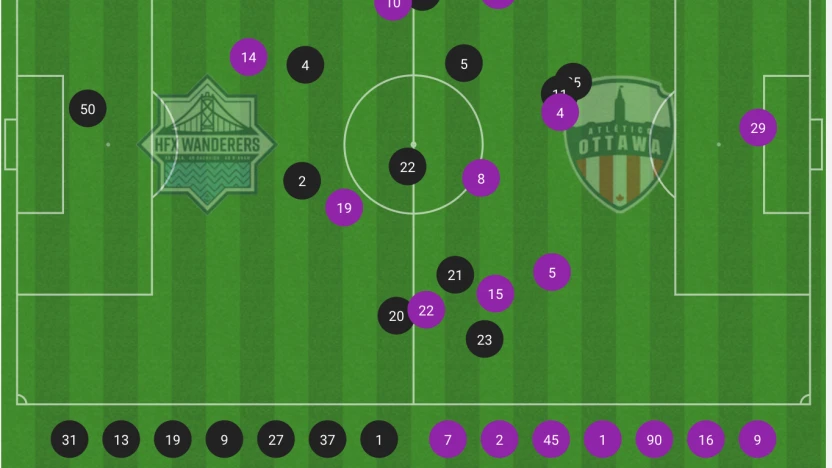This screenshot has width=832, height=468.
Task: Click purple player 29 near the right goal
Action: click(758, 128)
